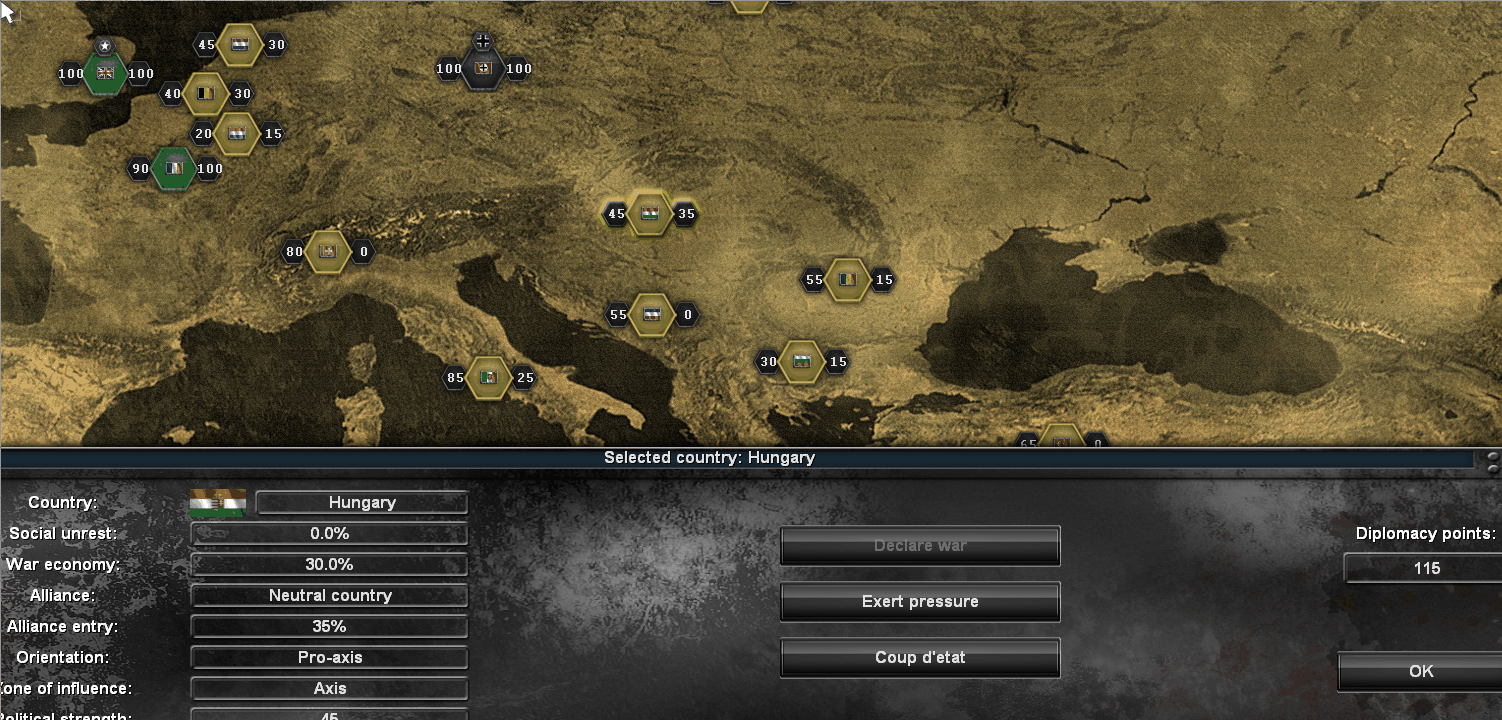Select the United Kingdom flag hexagon
The image size is (1502, 720).
point(104,73)
